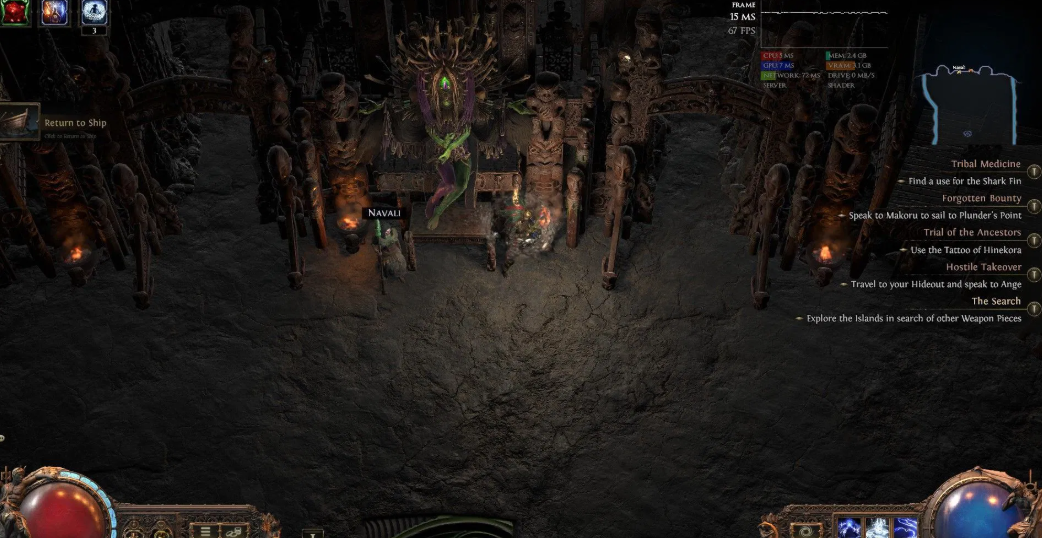
Task: Select the Tribal Medicine quest entry
Action: 985,164
